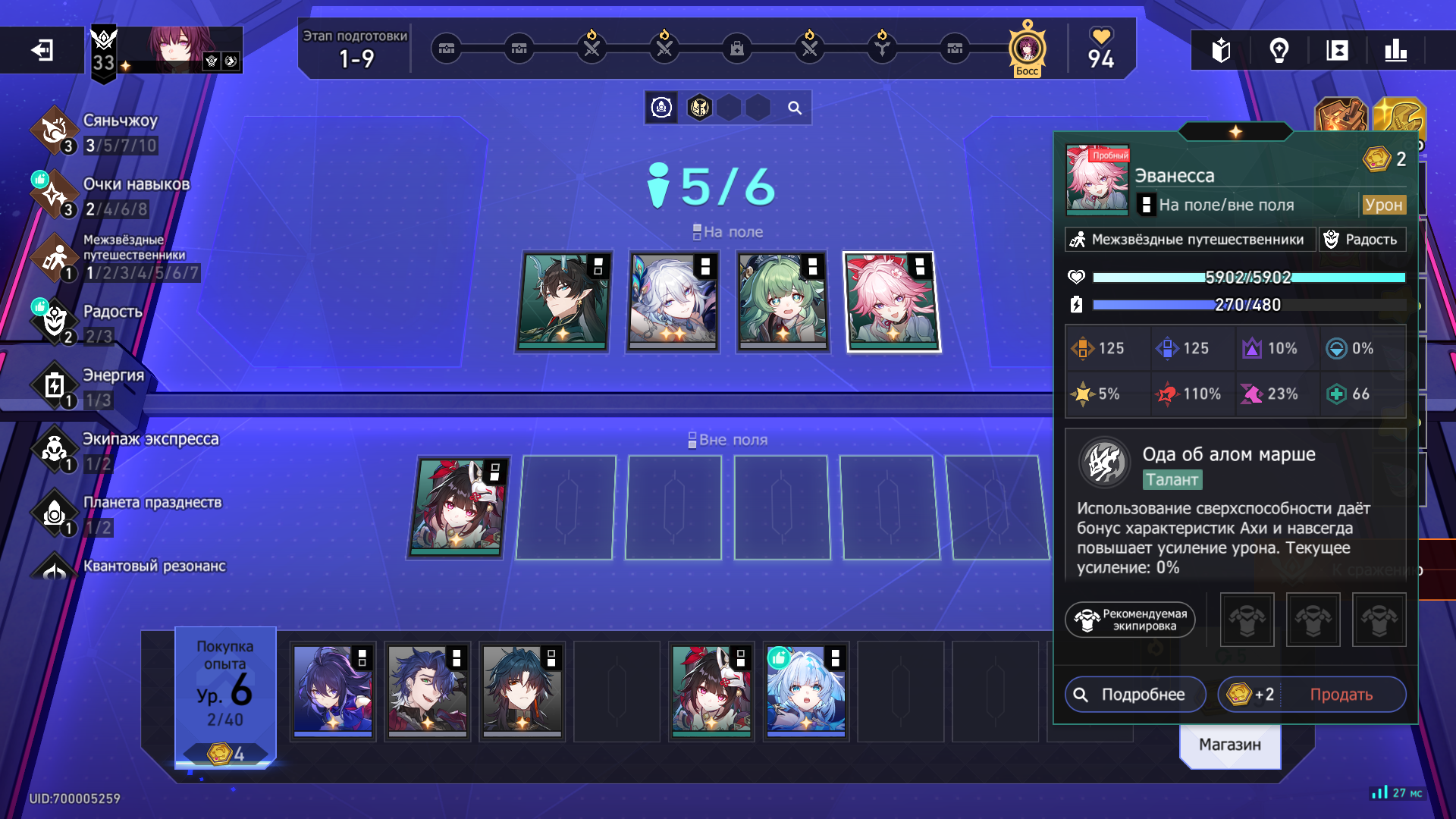The width and height of the screenshot is (1456, 819).
Task: Click the magnifier search icon above field
Action: tap(794, 108)
